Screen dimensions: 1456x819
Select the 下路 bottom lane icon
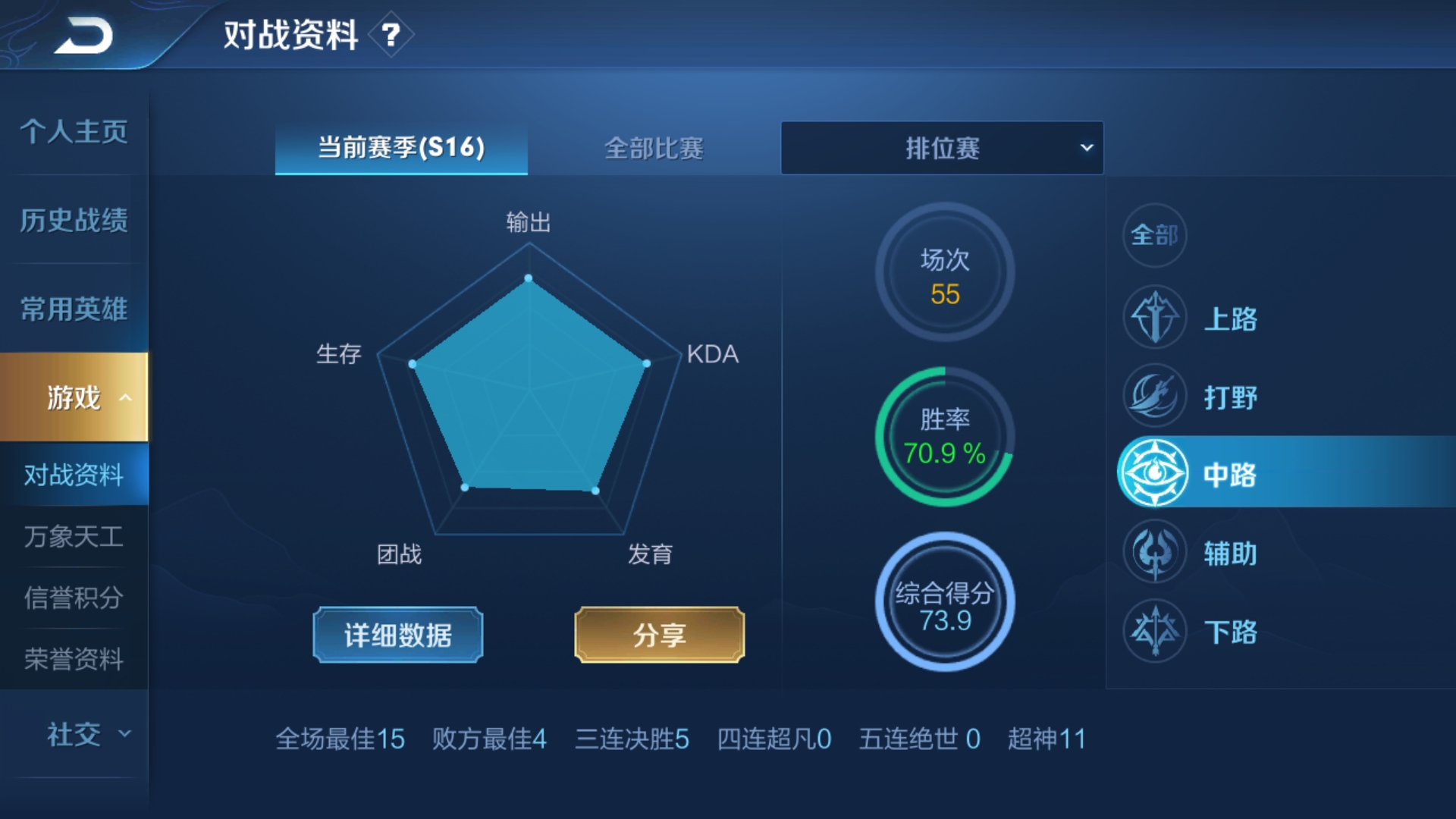[x=1154, y=631]
